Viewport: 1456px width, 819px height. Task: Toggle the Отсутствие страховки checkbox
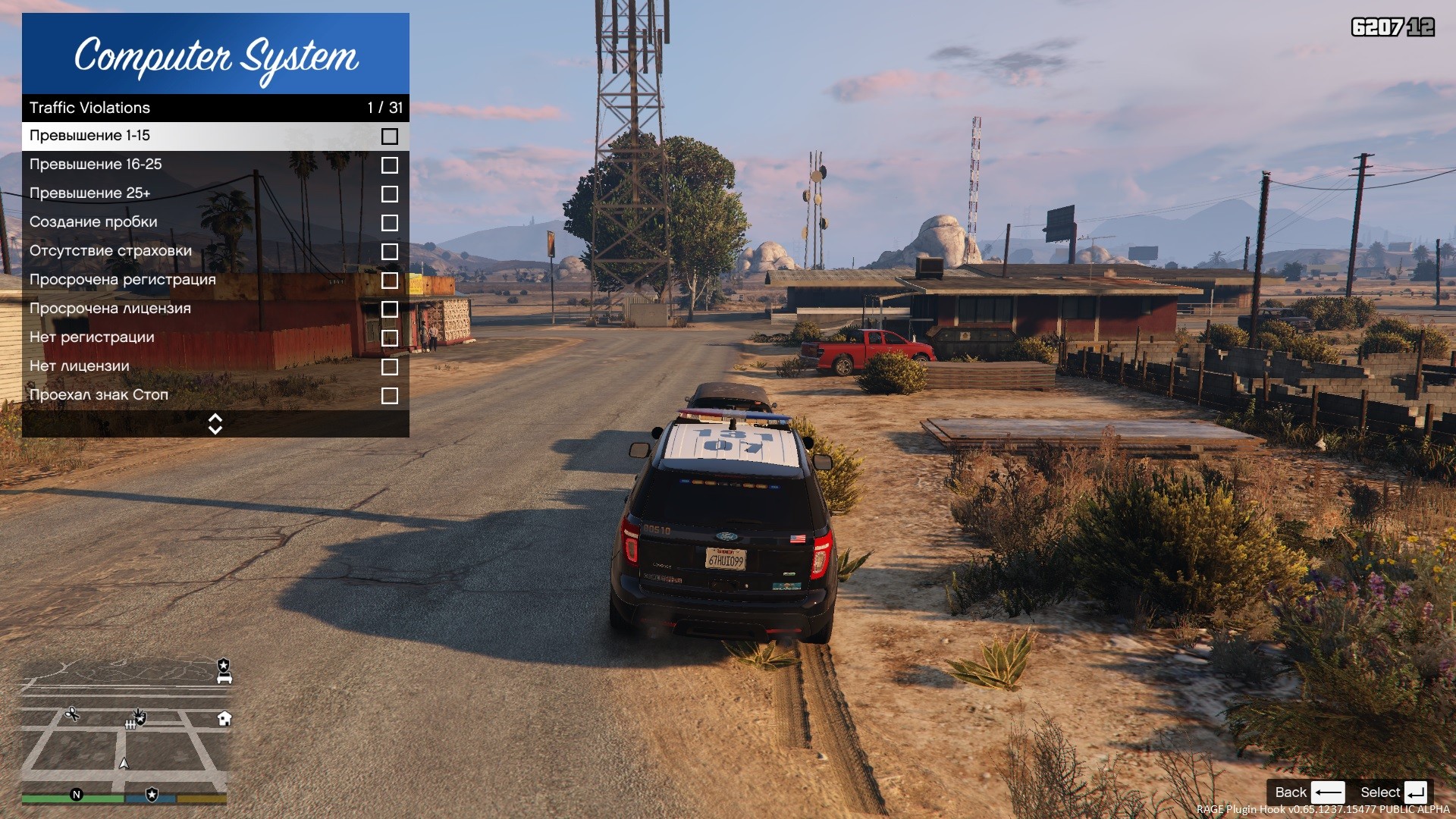[389, 252]
